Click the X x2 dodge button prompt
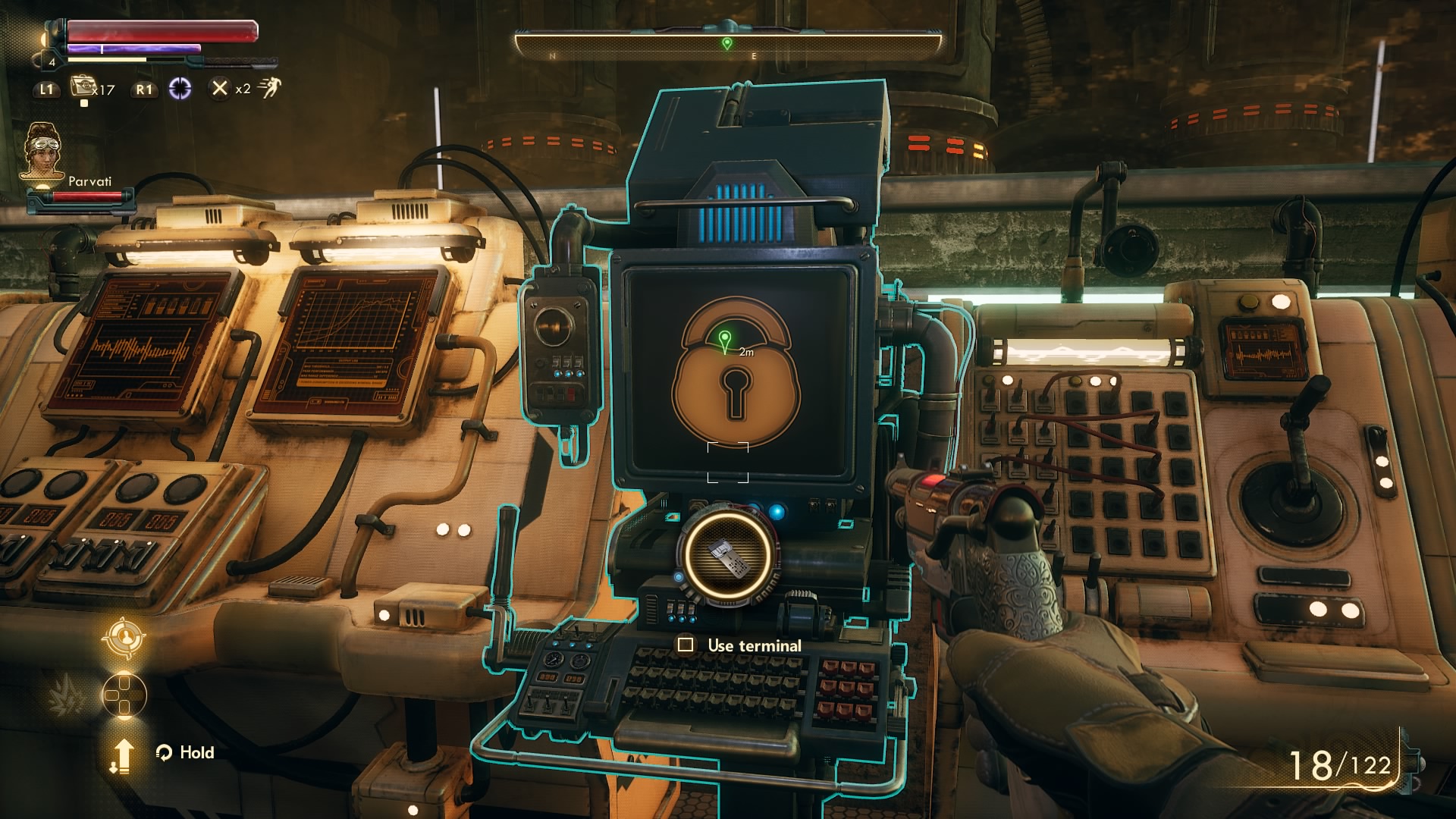Viewport: 1456px width, 819px height. pos(221,89)
